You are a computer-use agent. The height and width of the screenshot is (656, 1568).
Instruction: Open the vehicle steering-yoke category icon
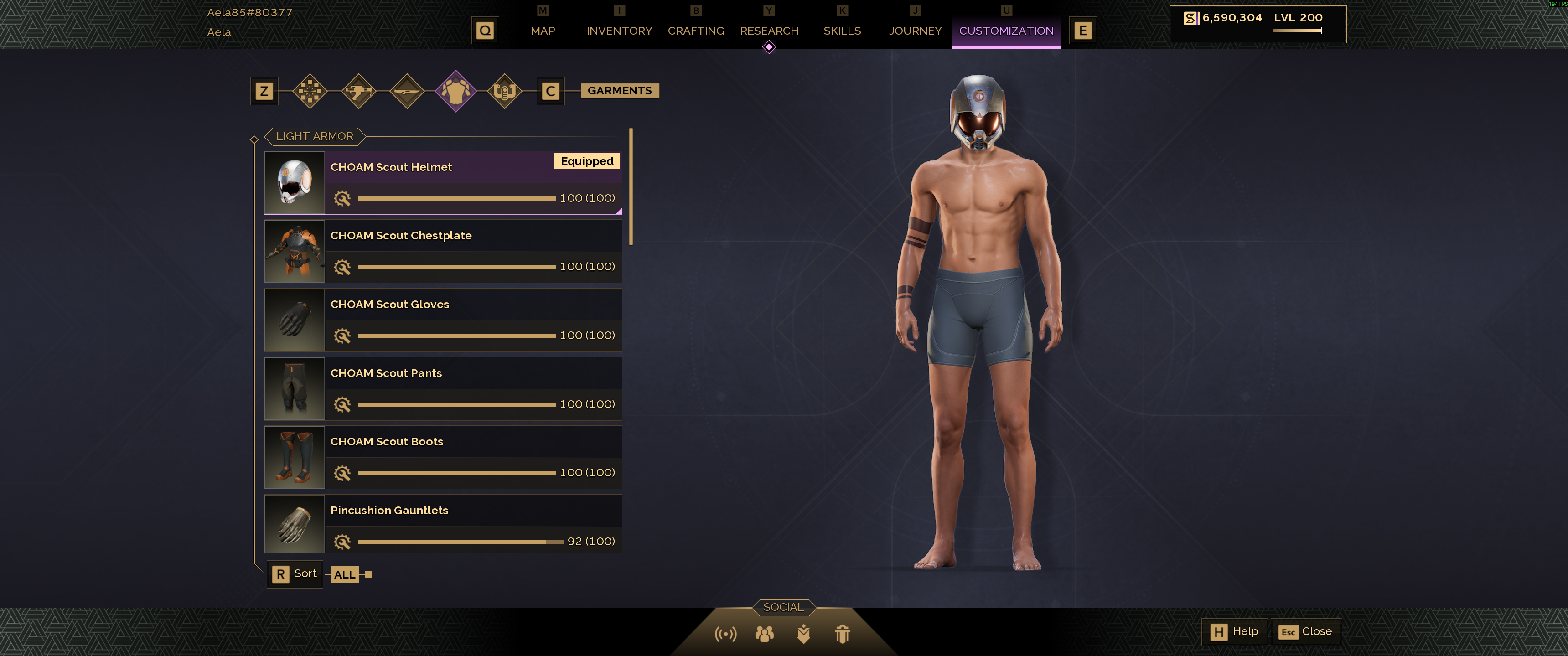(x=504, y=91)
